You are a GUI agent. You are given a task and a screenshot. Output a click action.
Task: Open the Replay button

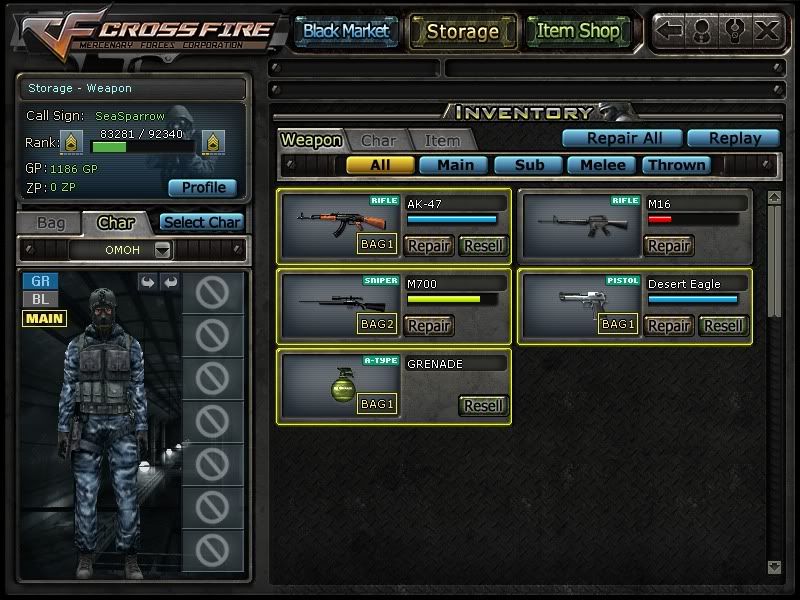click(735, 139)
